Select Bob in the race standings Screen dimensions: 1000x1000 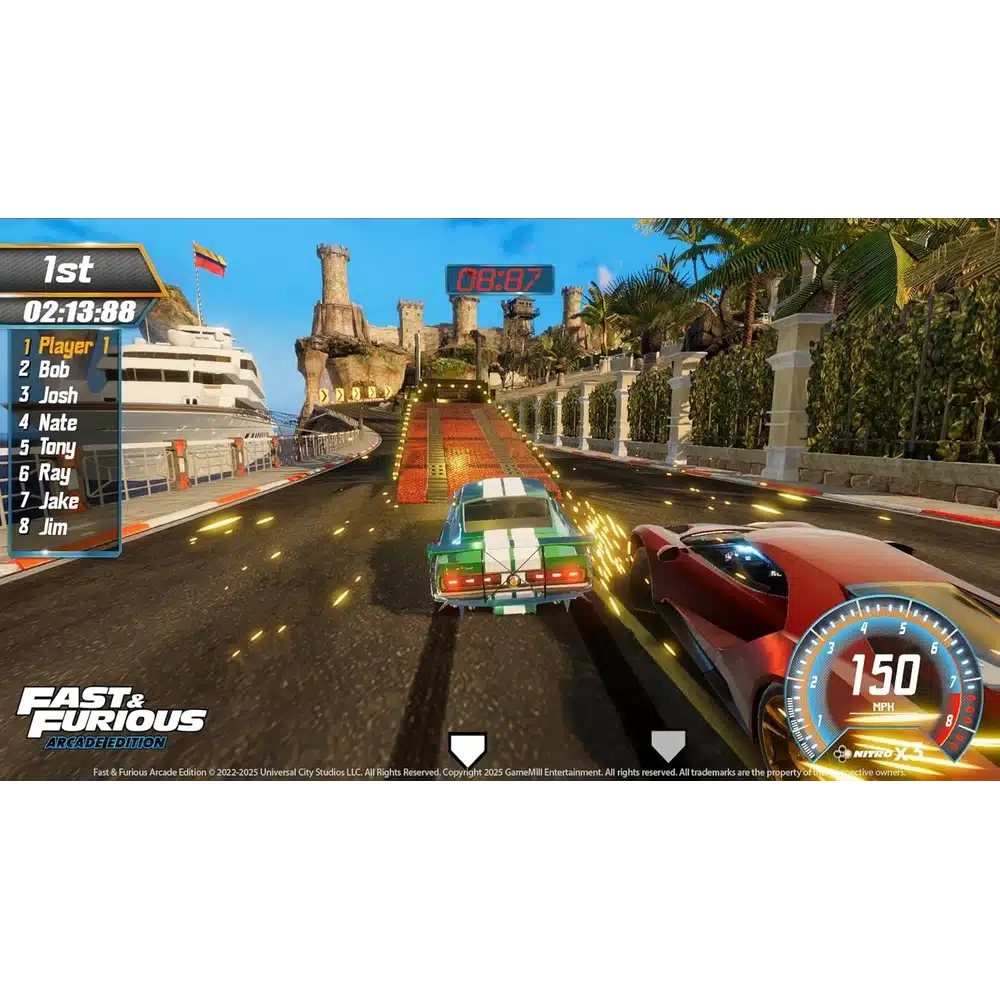click(54, 369)
